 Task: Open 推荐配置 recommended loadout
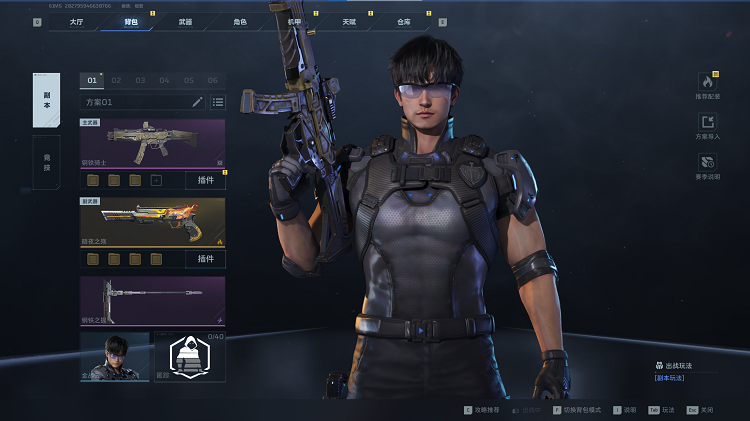(x=707, y=84)
